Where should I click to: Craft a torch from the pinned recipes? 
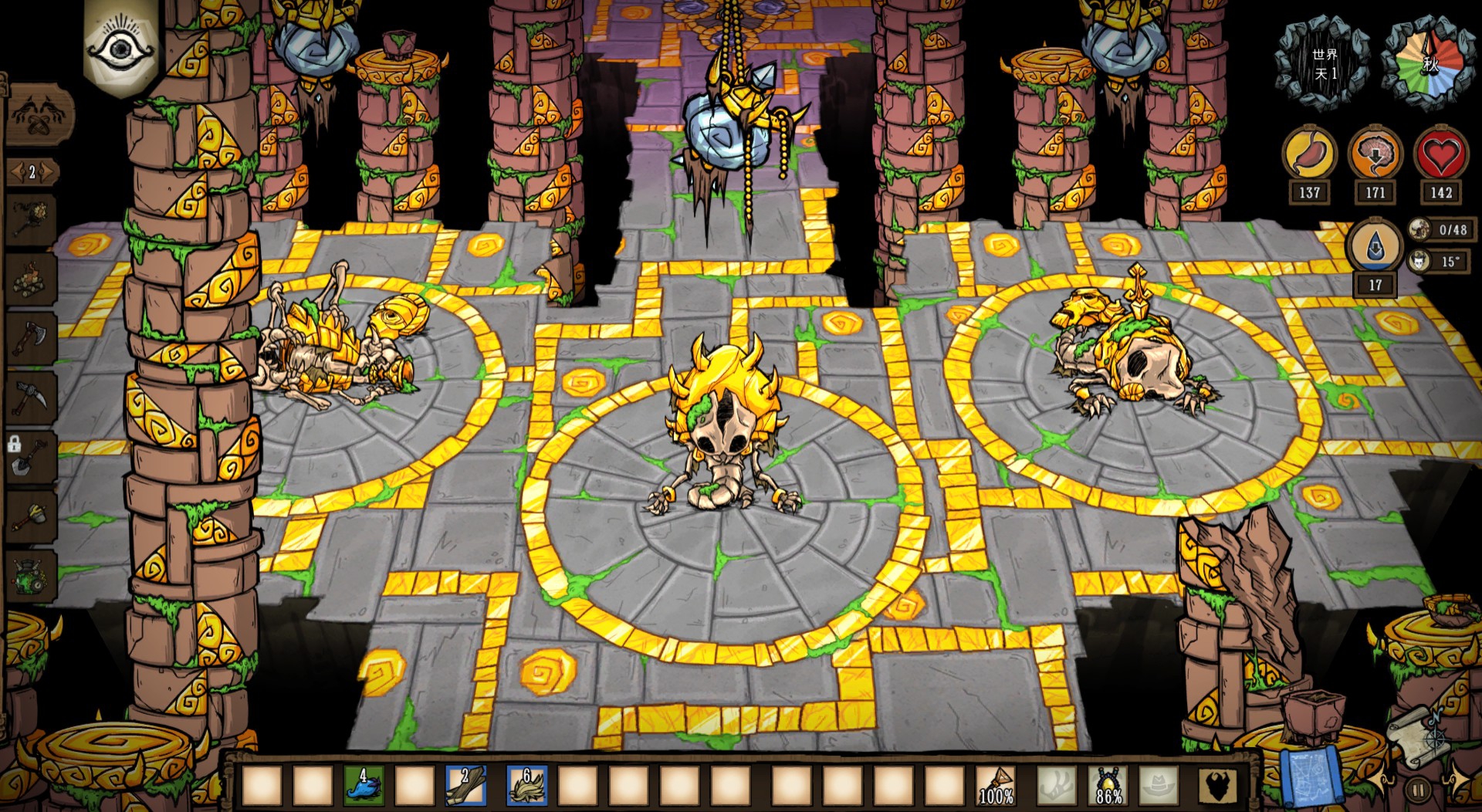(31, 220)
